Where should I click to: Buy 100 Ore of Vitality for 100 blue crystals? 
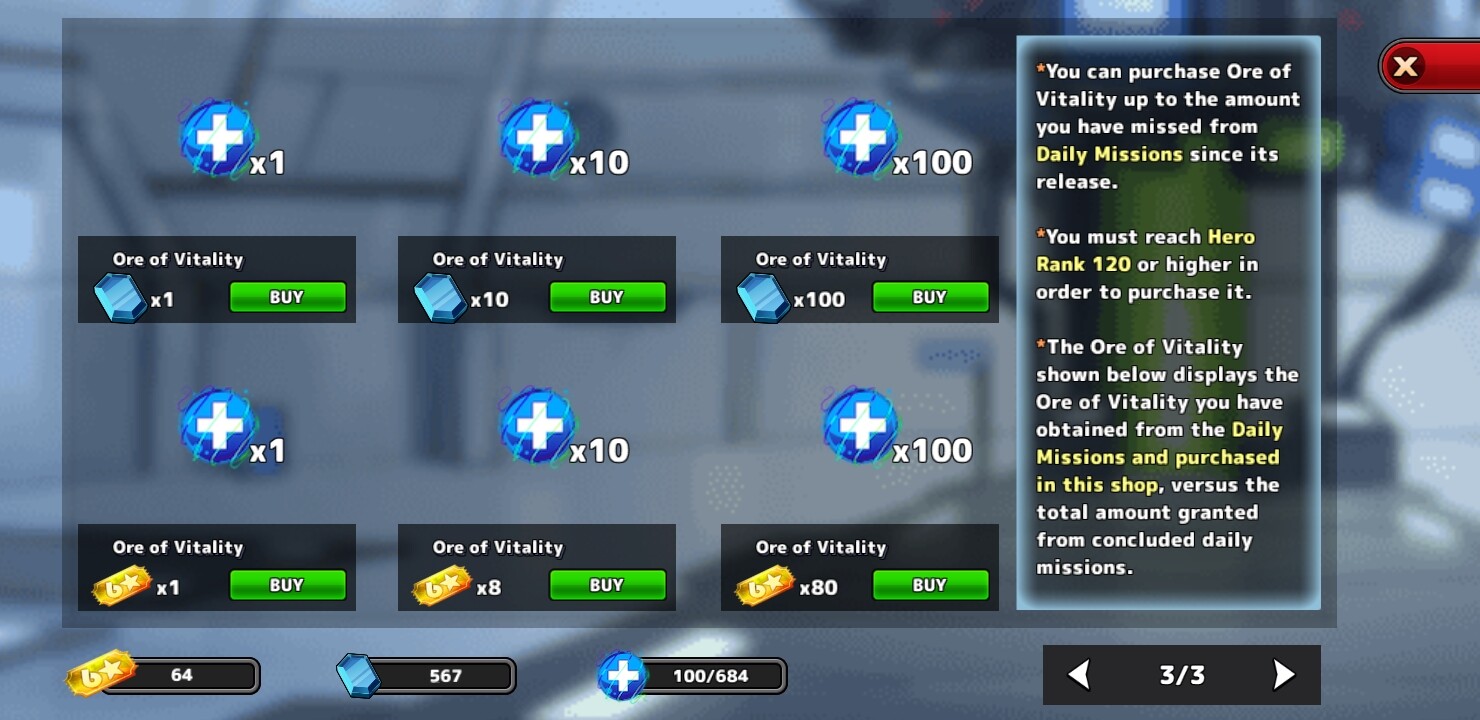[x=930, y=297]
